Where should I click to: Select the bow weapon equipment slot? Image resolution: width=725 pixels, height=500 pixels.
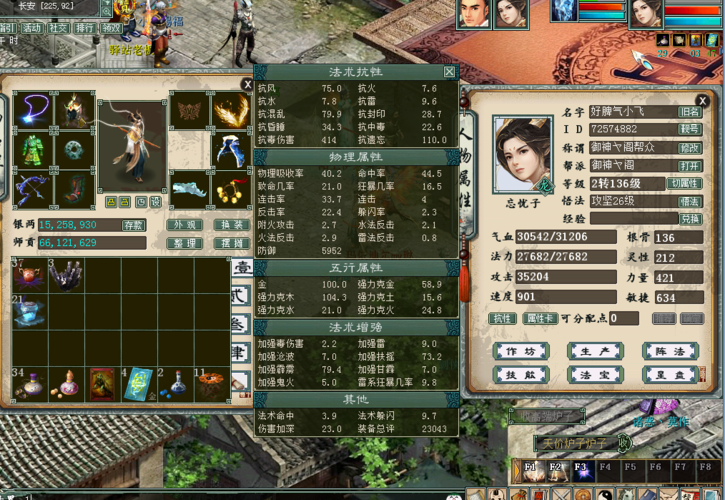point(34,189)
